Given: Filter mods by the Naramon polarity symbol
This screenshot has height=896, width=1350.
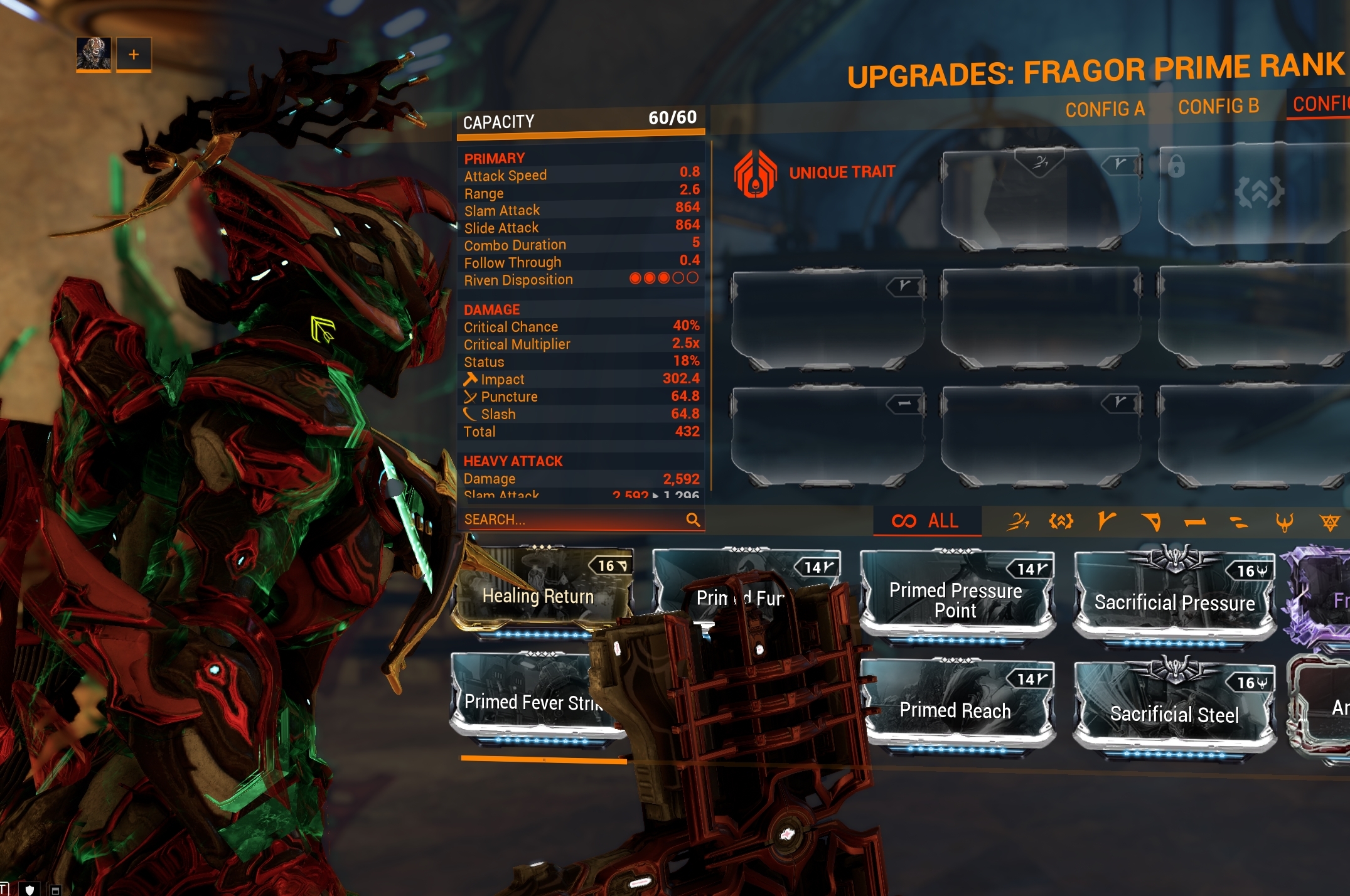Looking at the screenshot, I should click(1196, 521).
